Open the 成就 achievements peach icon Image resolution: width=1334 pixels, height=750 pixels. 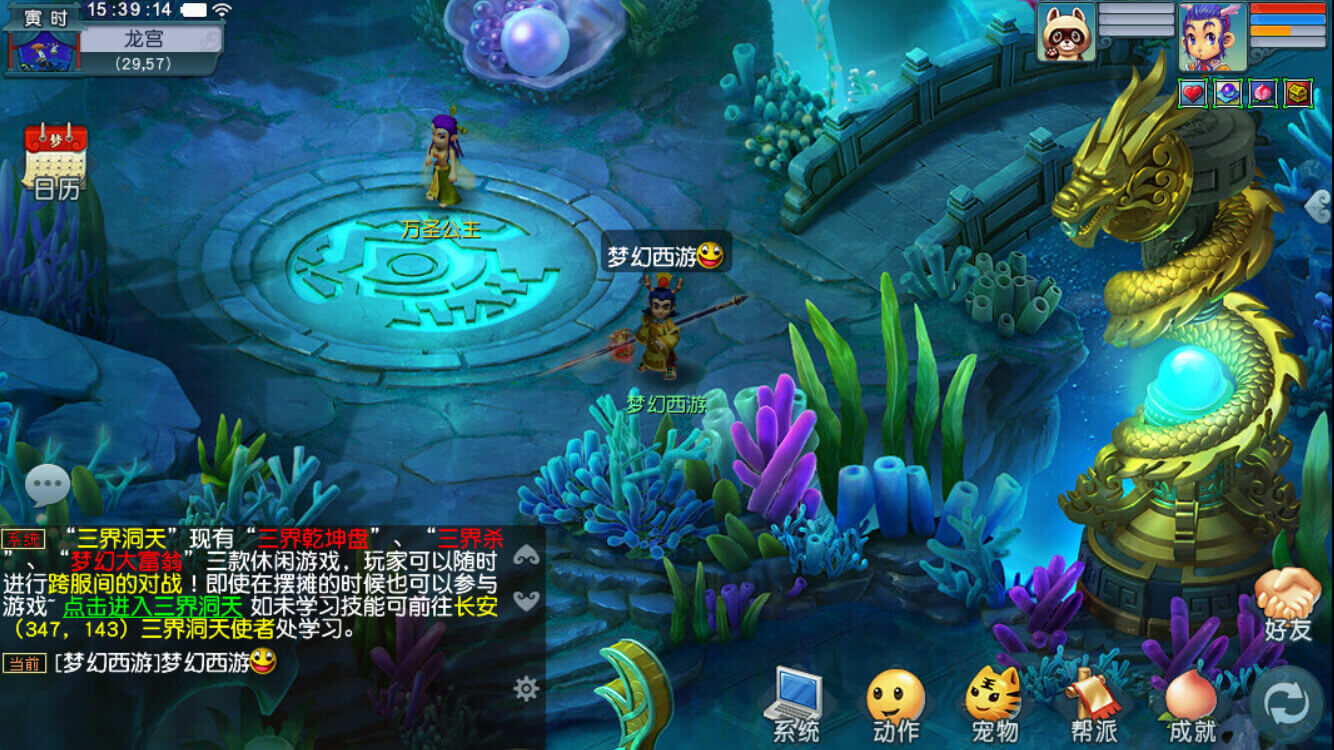pyautogui.click(x=1189, y=692)
